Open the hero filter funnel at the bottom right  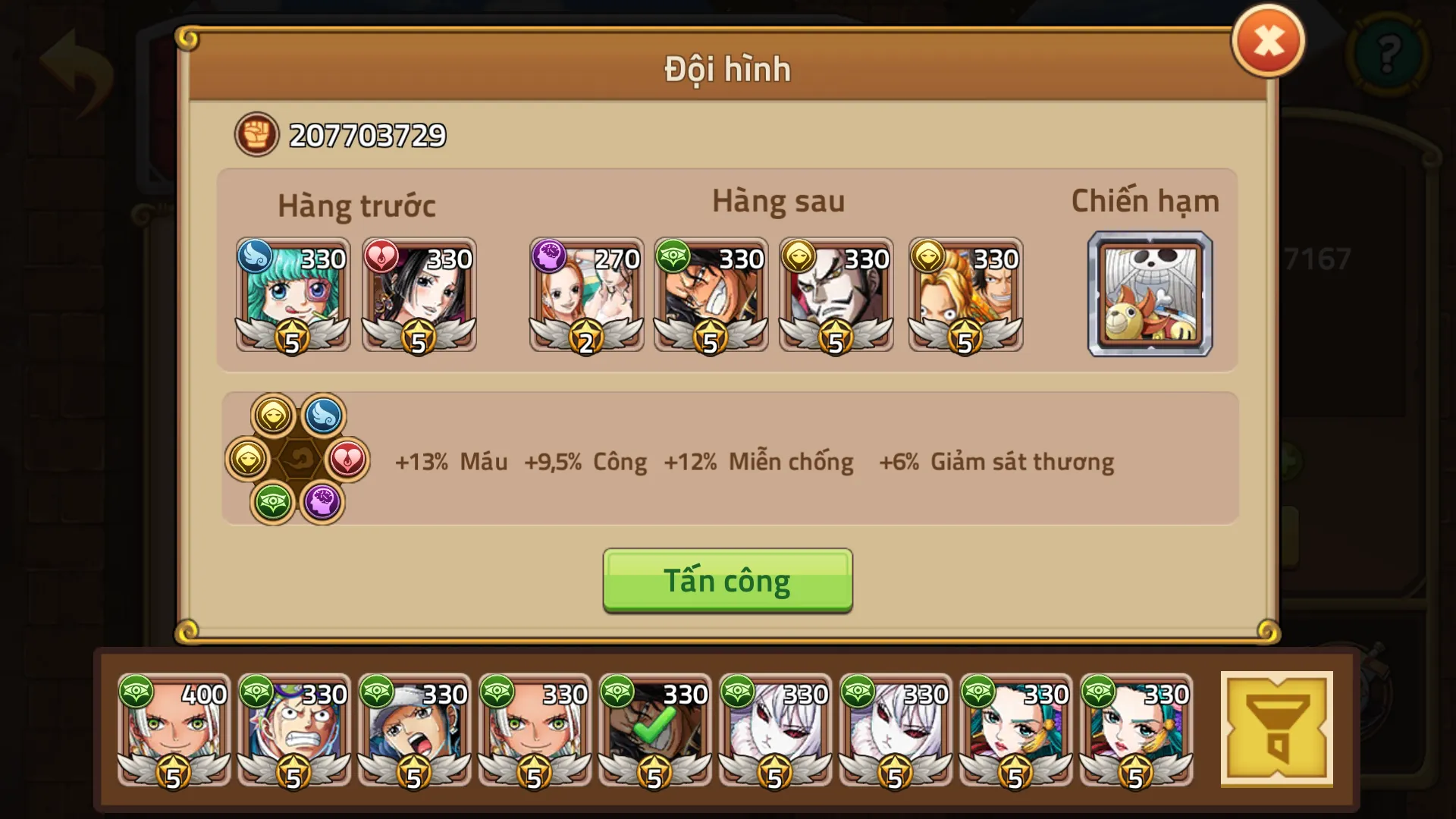coord(1279,730)
